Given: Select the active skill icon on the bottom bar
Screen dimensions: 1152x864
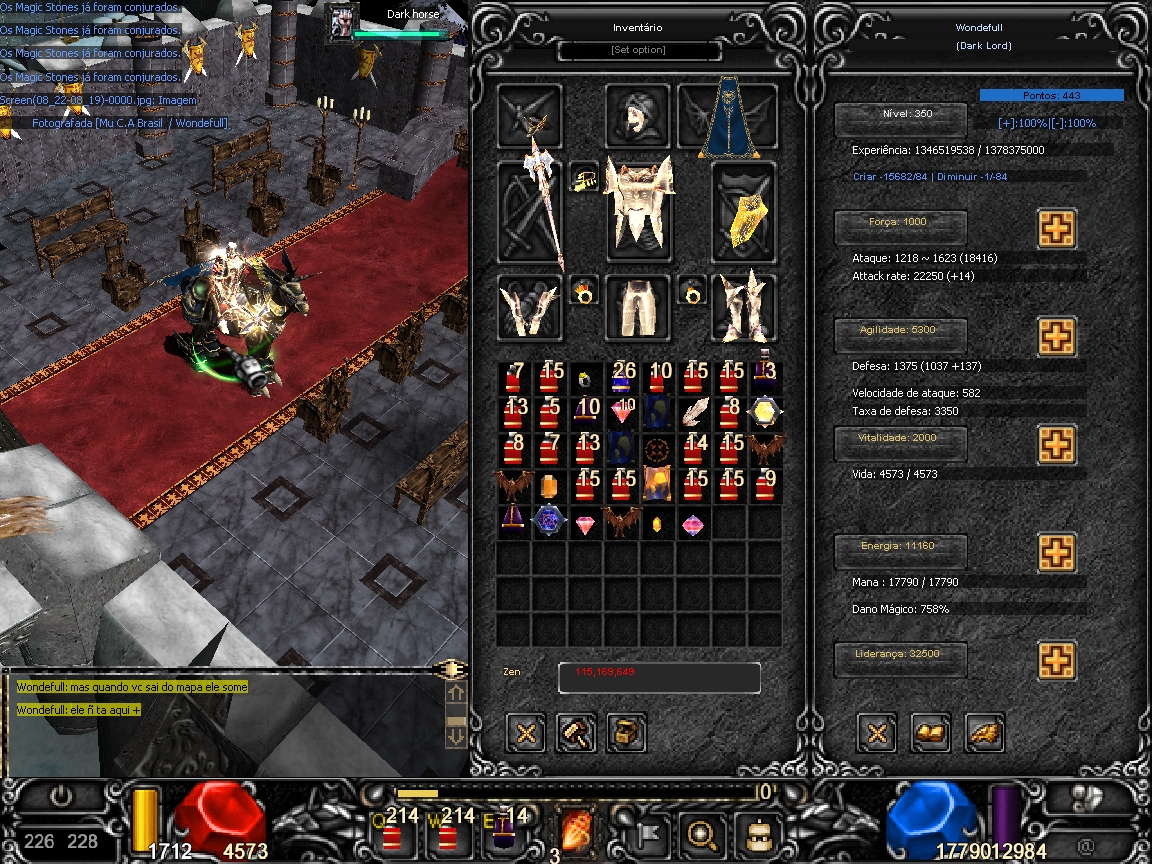Looking at the screenshot, I should 578,829.
